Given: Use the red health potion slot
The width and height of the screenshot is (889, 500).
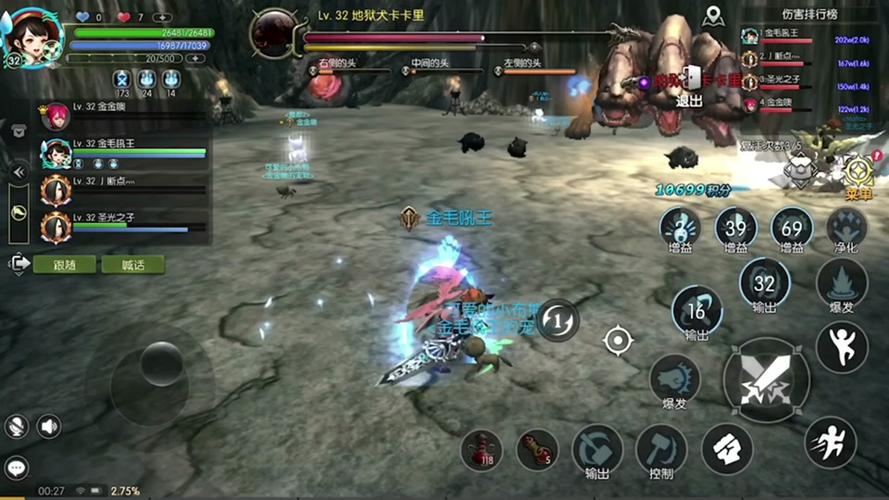Looking at the screenshot, I should click(481, 449).
